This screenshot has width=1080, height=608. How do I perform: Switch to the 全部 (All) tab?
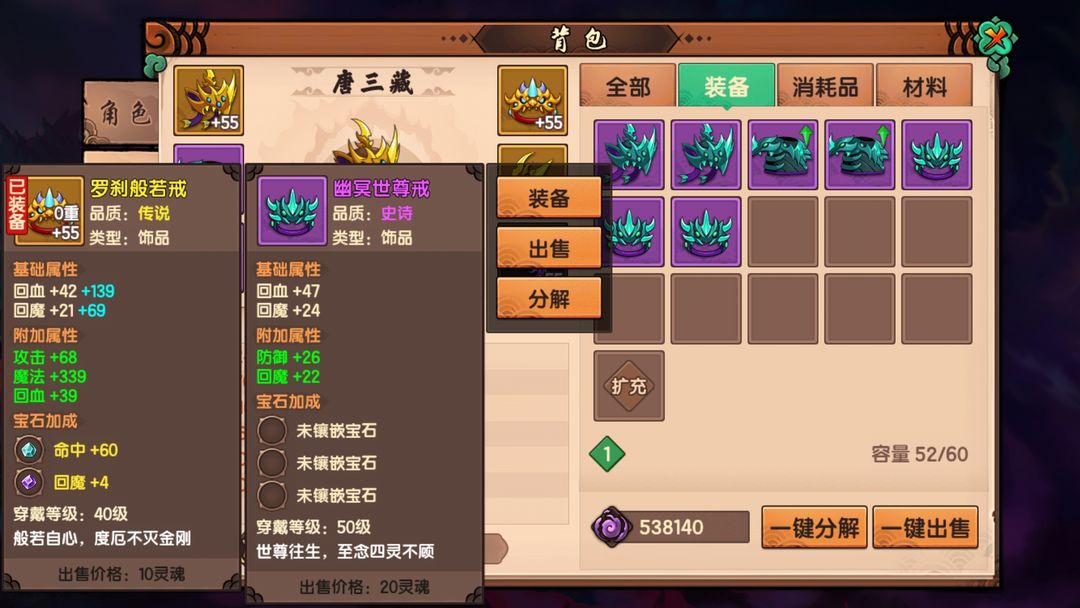[628, 87]
